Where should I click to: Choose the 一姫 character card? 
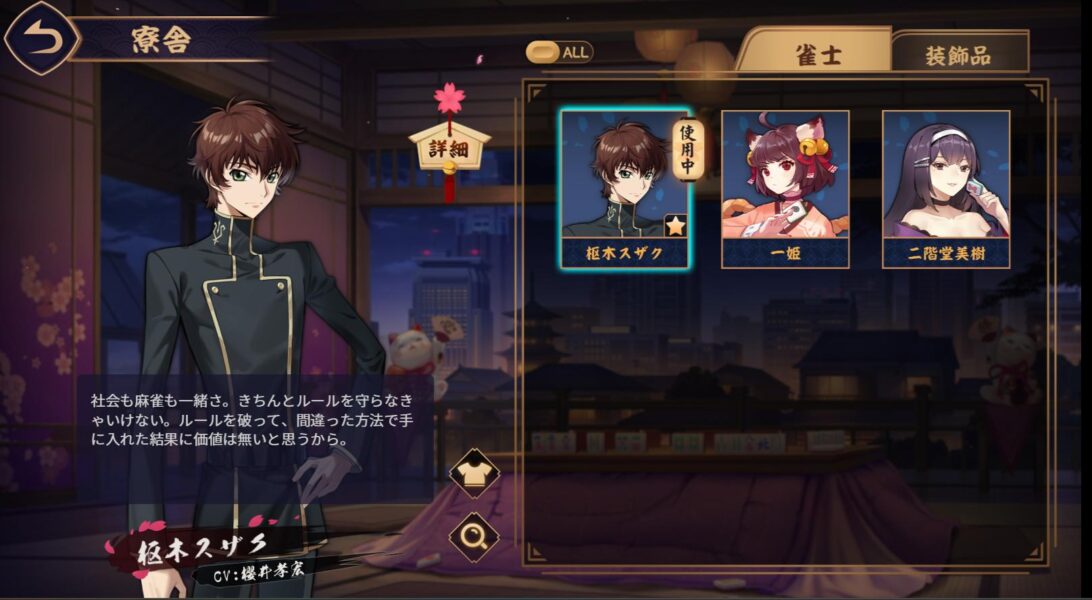(785, 187)
